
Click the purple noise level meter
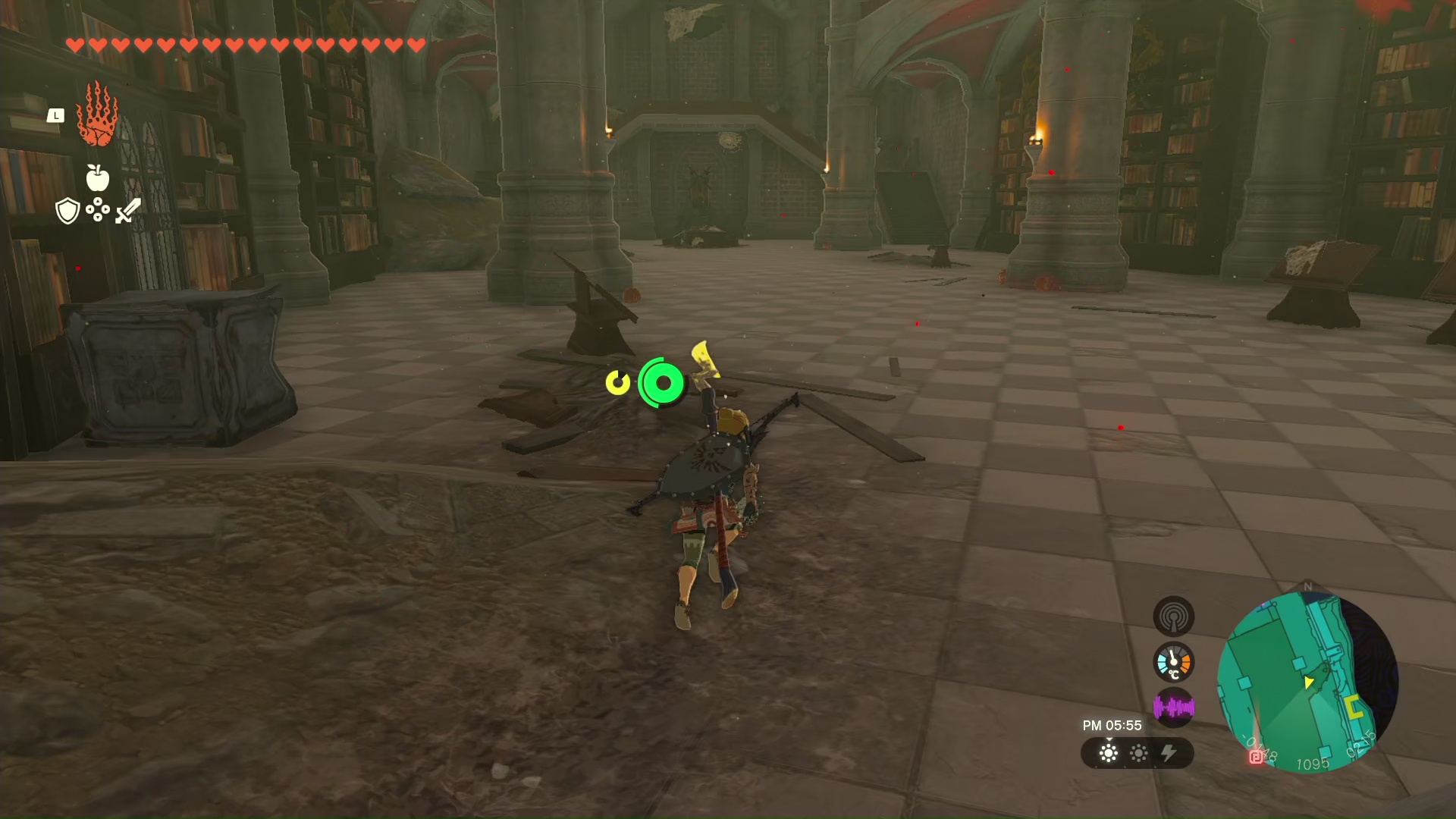[x=1173, y=708]
